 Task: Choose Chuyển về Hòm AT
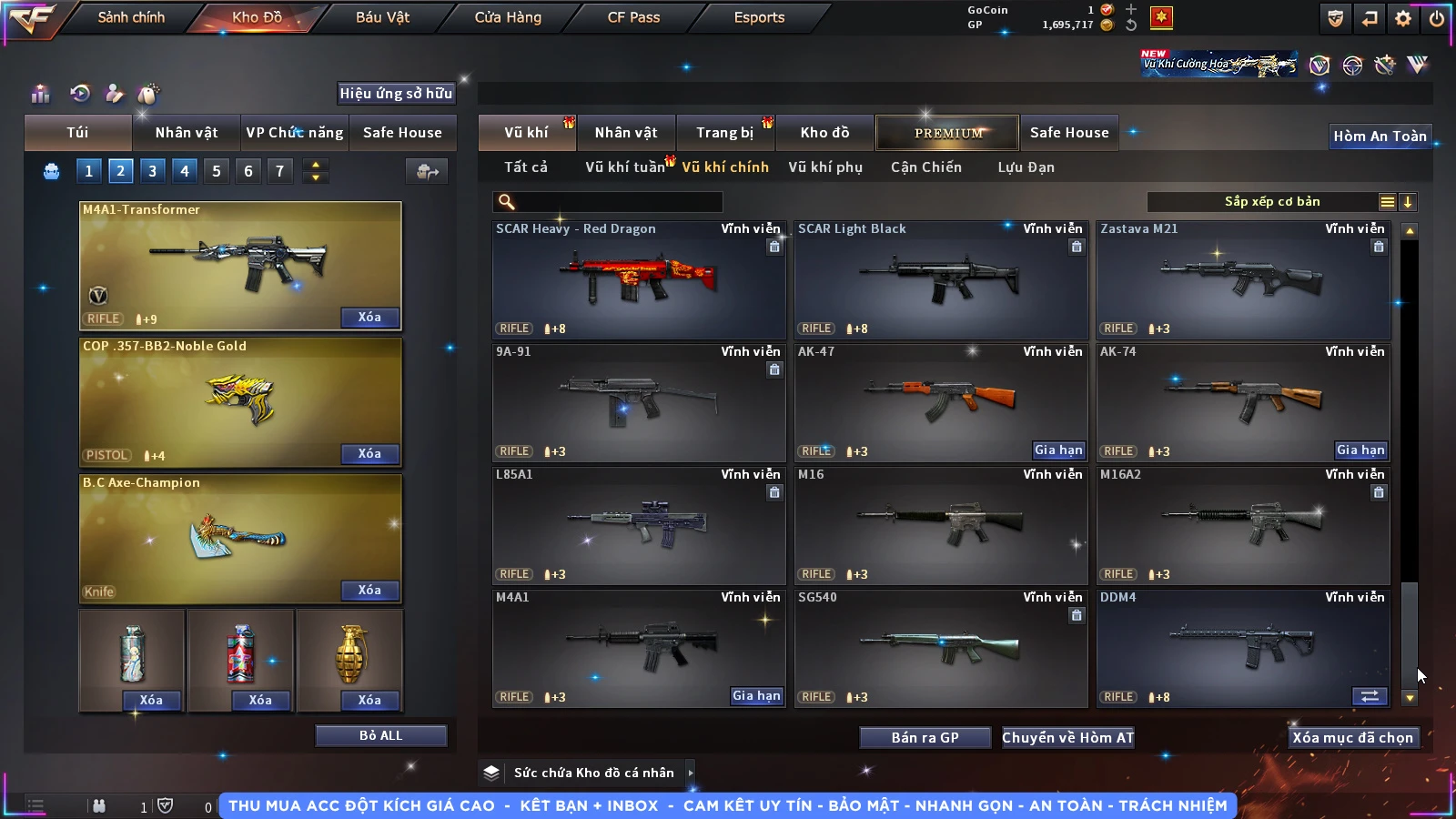coord(1067,738)
